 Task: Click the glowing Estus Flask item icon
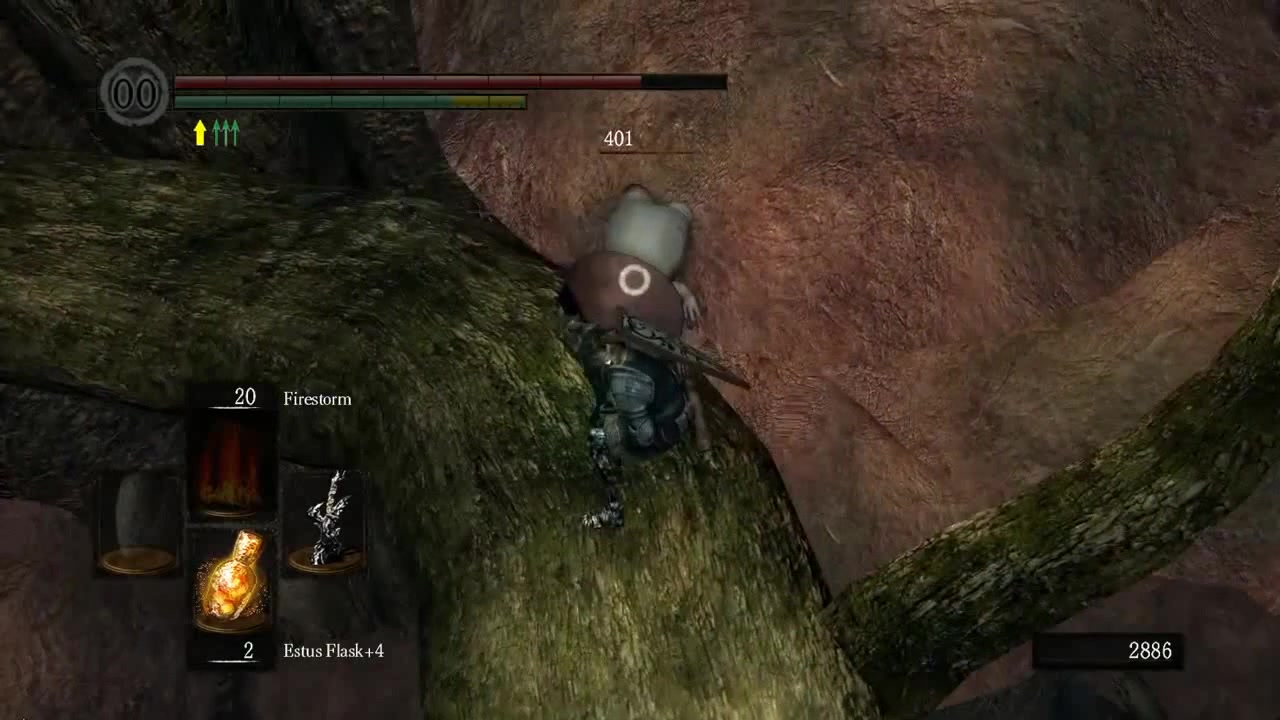tap(232, 580)
